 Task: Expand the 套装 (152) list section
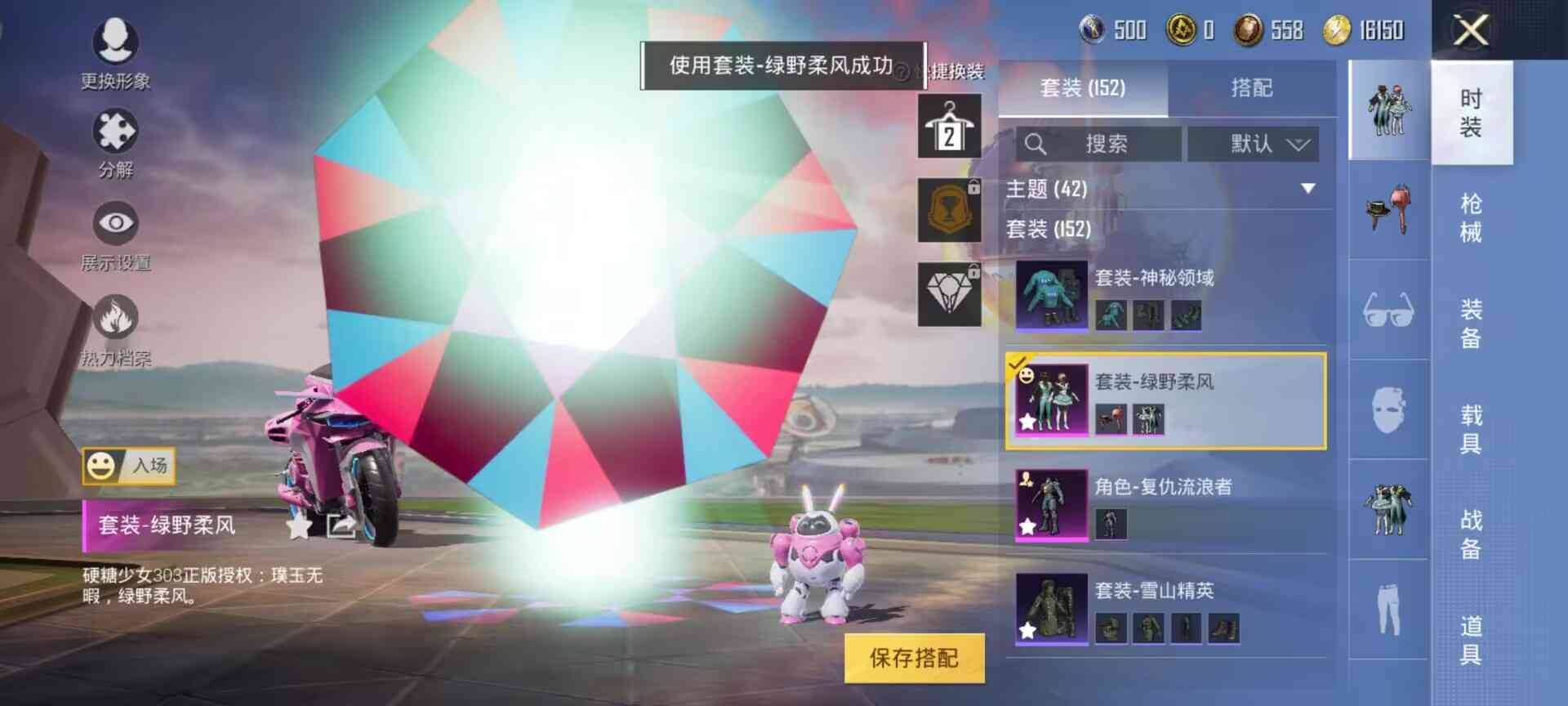(x=1049, y=230)
